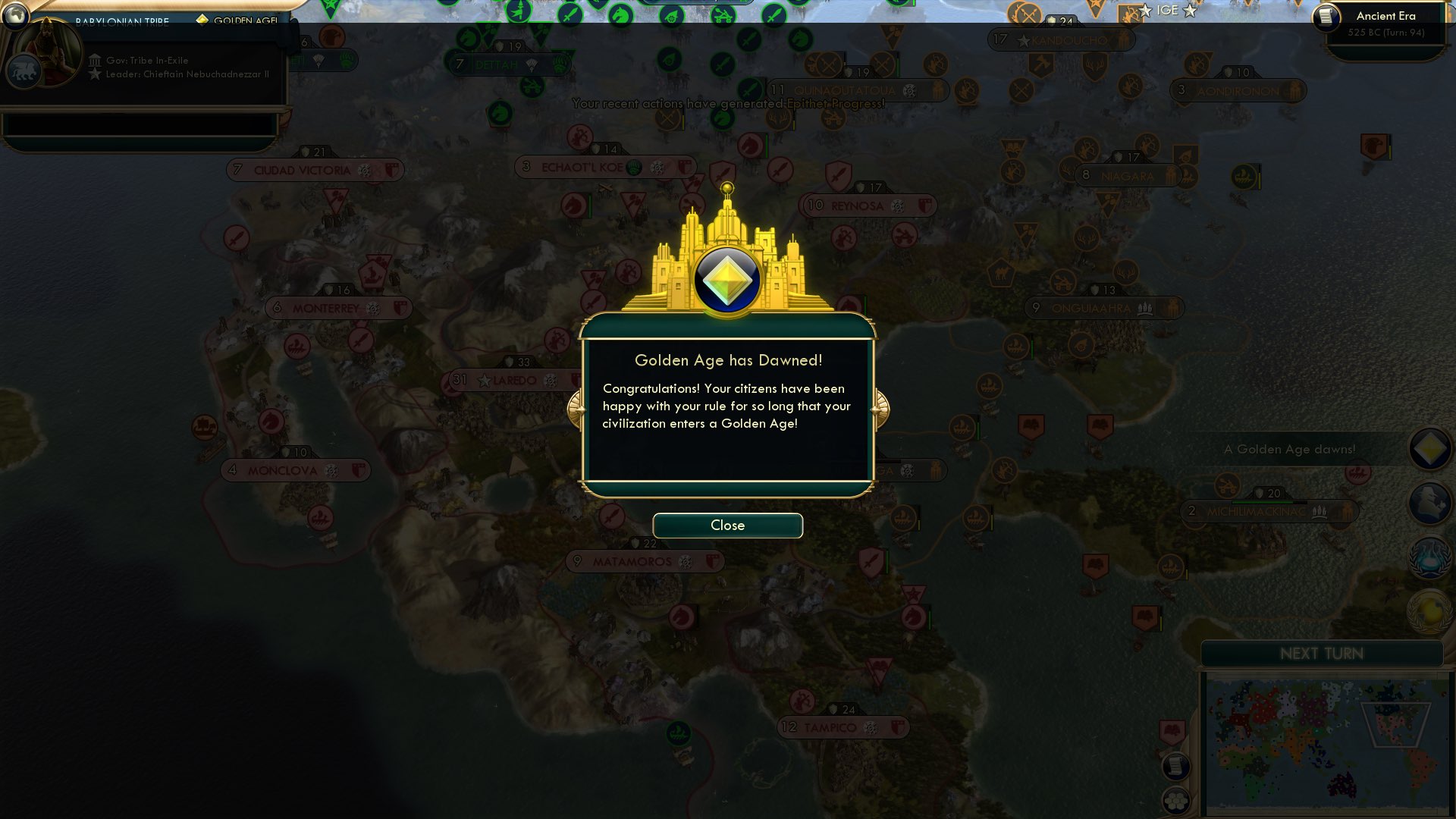Click the eagle civilization notification icon
Screen dimensions: 1456x819
pos(1430,504)
